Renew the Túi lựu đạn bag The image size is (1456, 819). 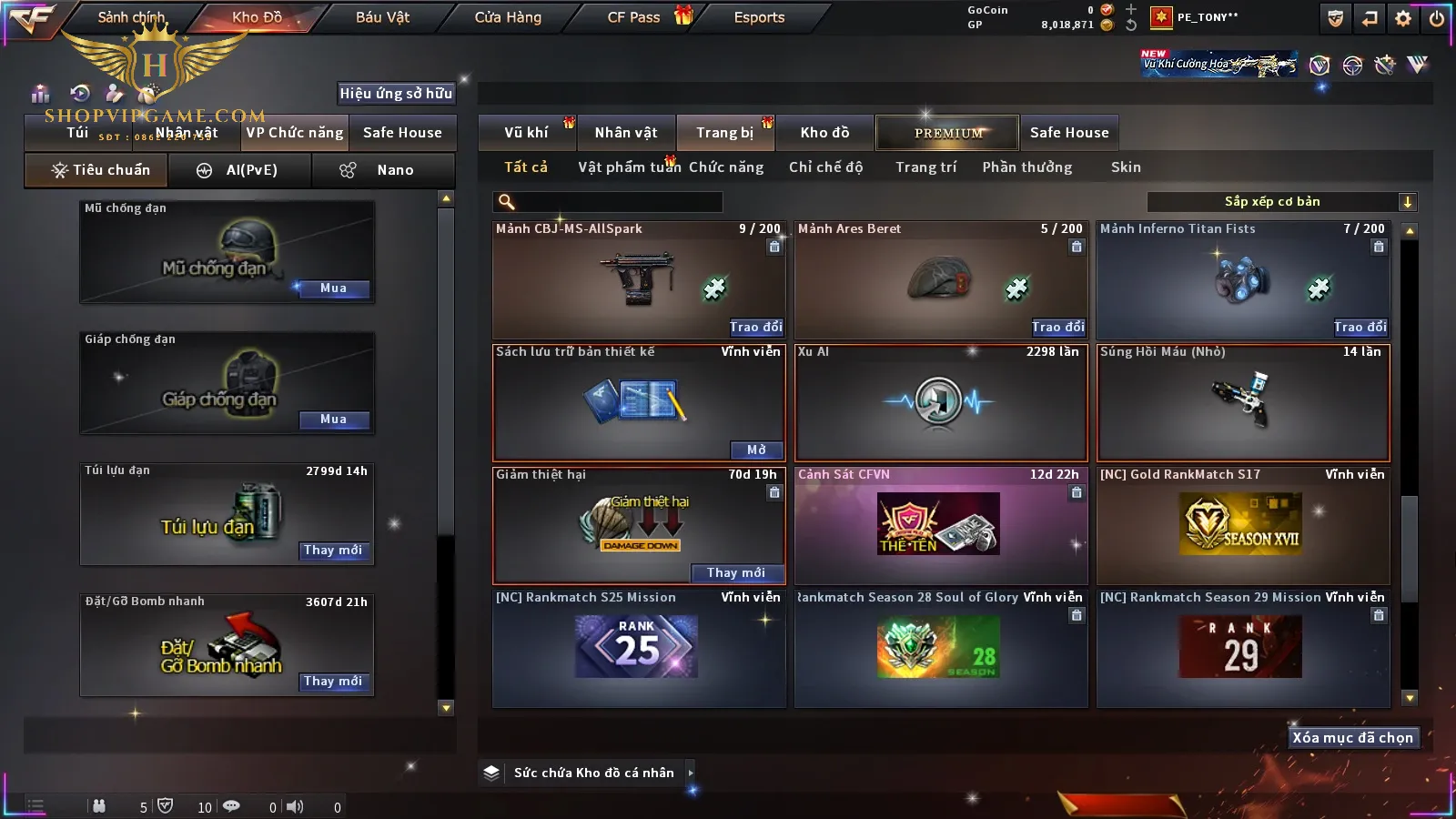[333, 551]
